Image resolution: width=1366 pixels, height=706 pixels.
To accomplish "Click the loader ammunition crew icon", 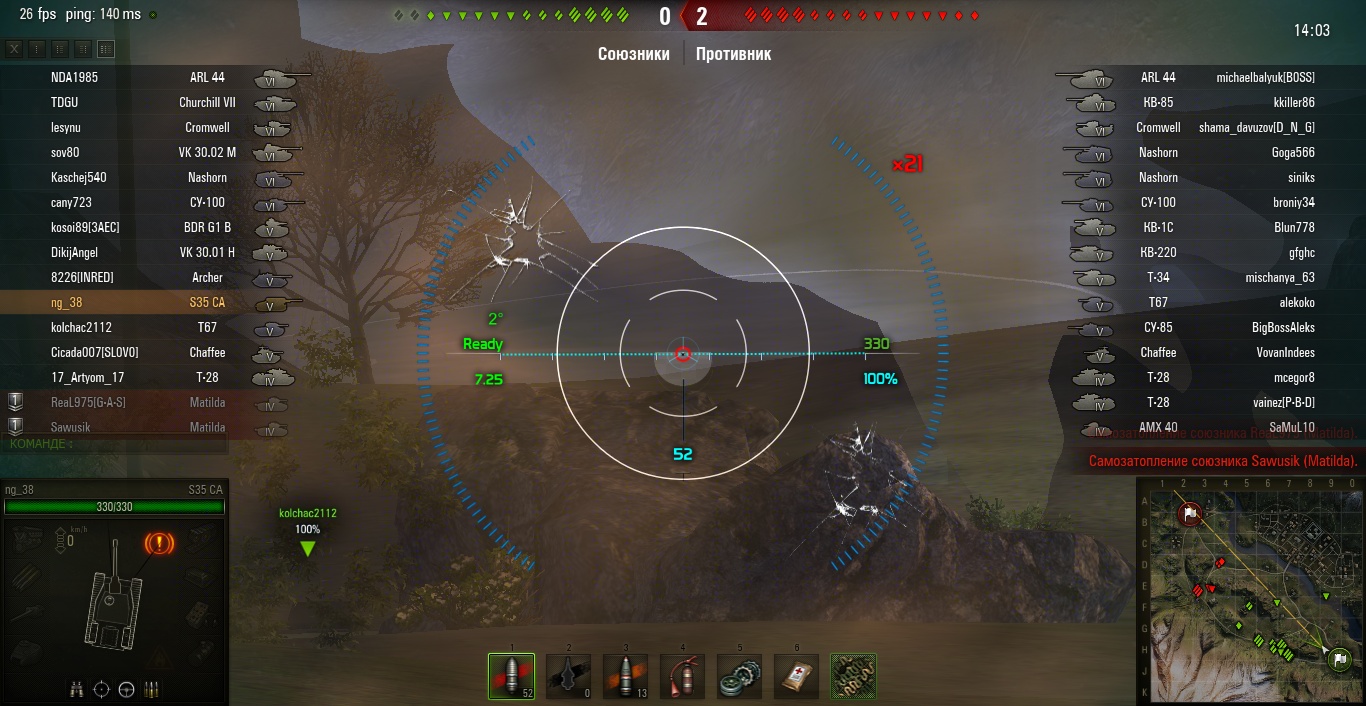I will [x=151, y=689].
